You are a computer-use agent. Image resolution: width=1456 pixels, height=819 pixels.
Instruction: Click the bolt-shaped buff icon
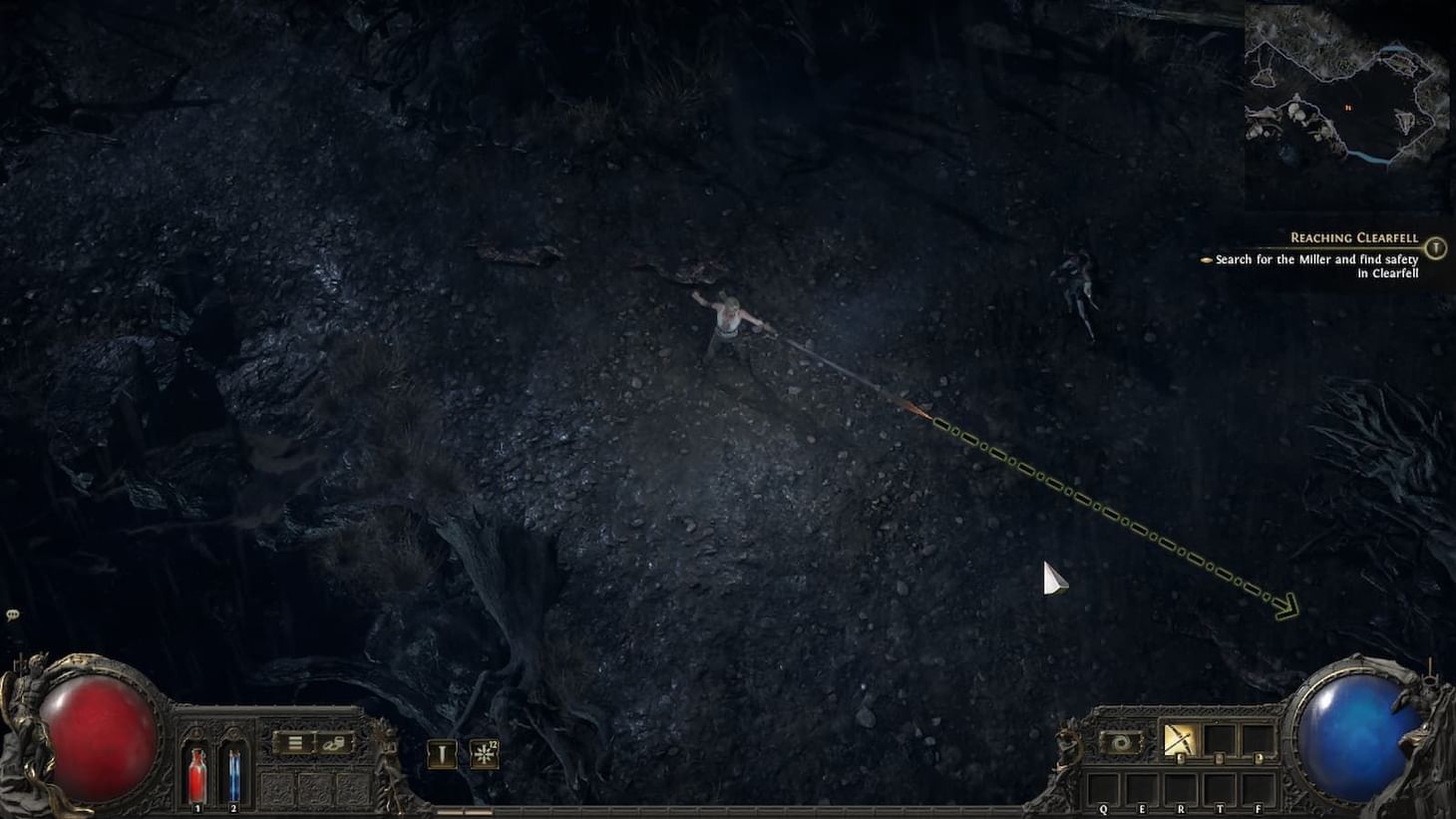coord(442,754)
